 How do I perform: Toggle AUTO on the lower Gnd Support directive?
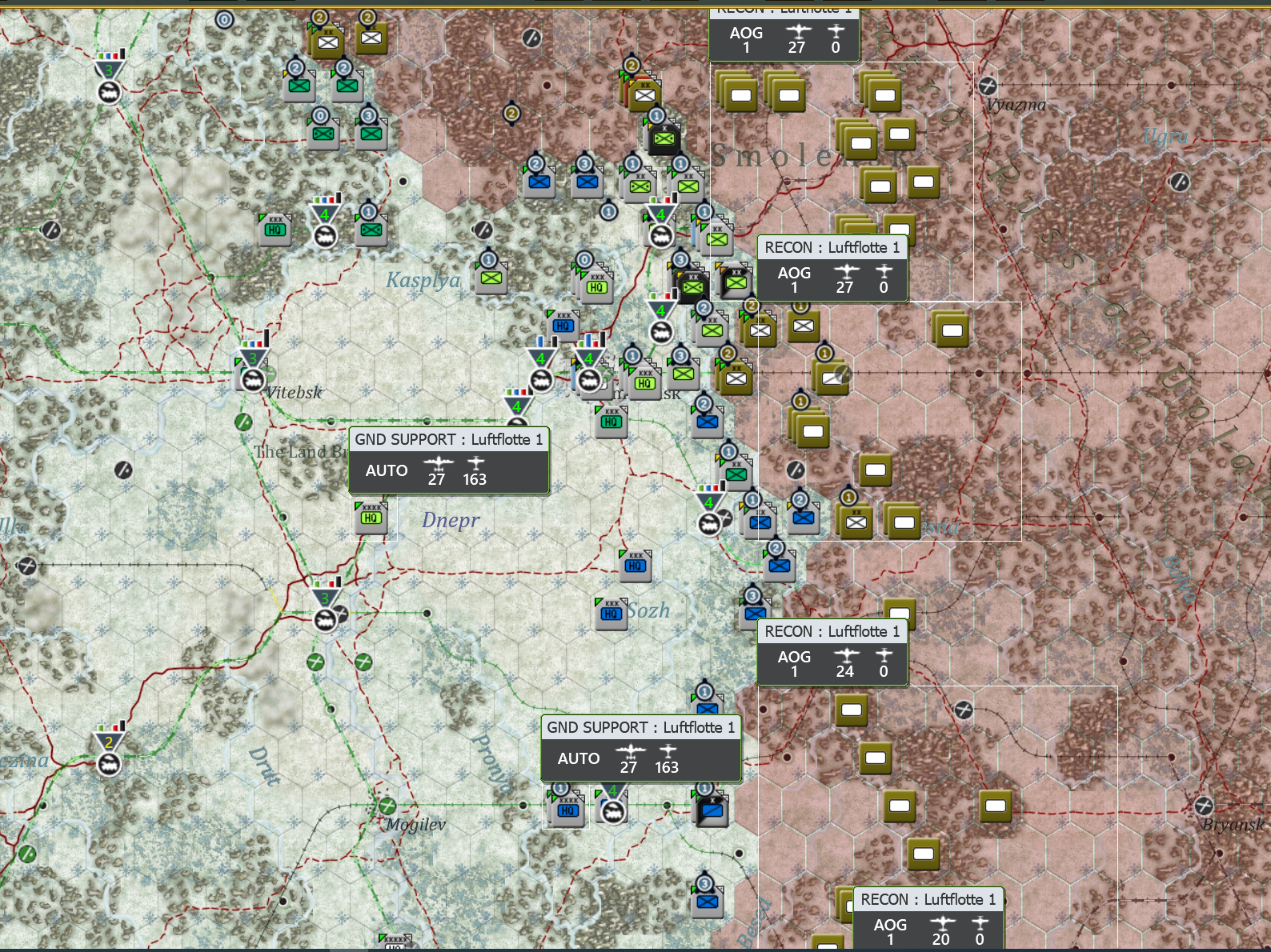pos(579,758)
